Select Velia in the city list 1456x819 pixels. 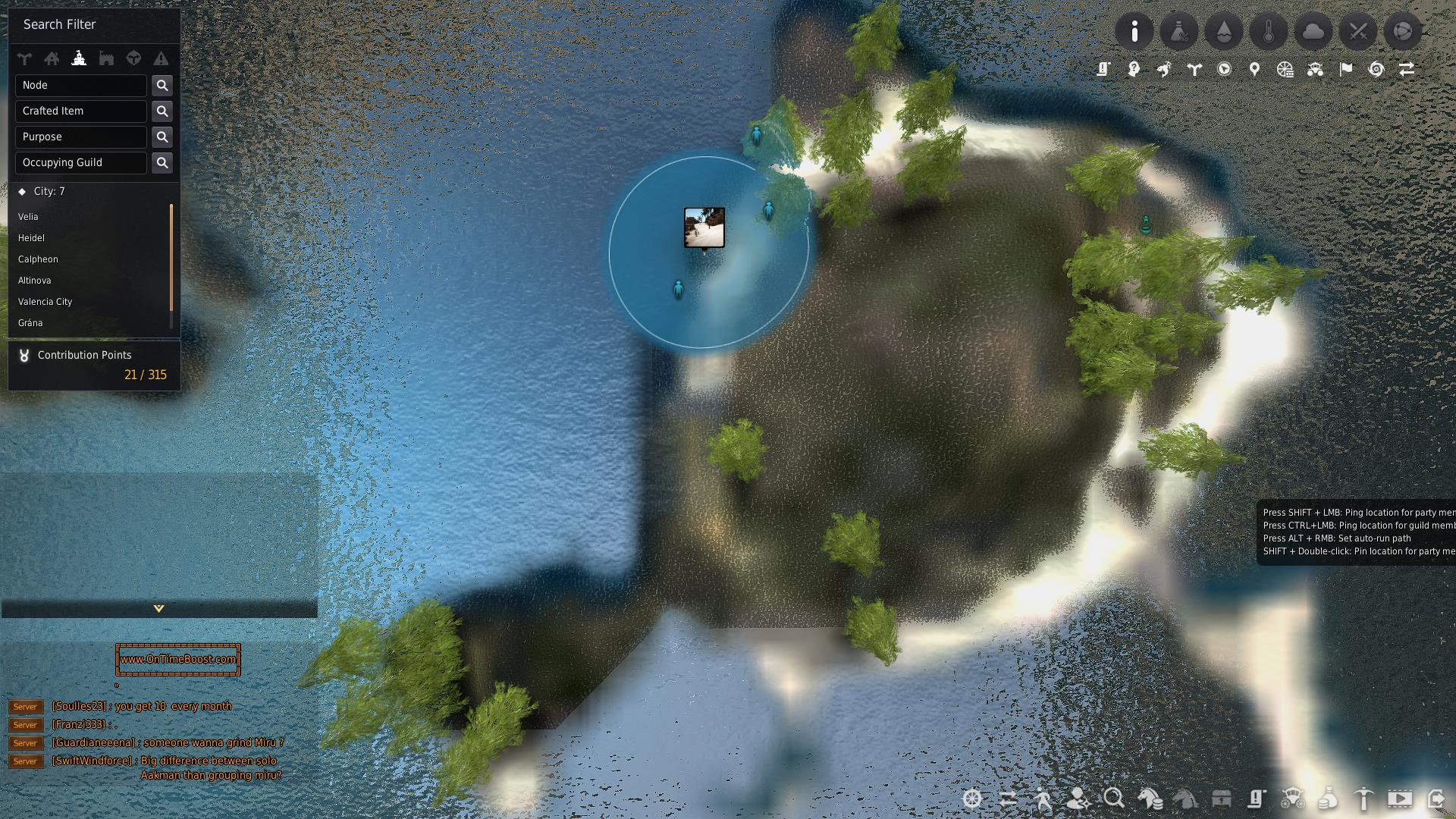click(28, 217)
